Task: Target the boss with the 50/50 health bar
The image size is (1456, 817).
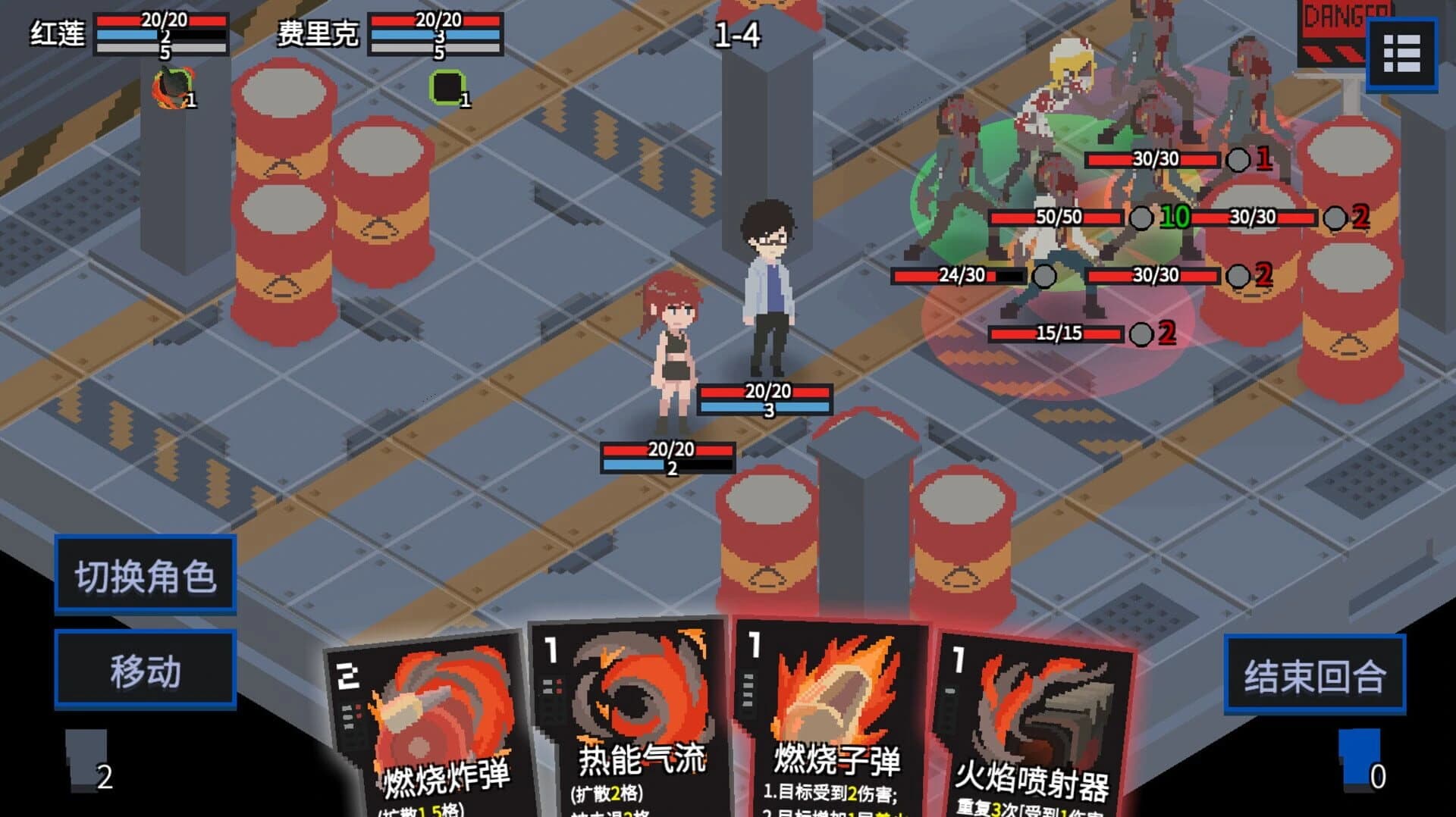Action: tap(1062, 220)
